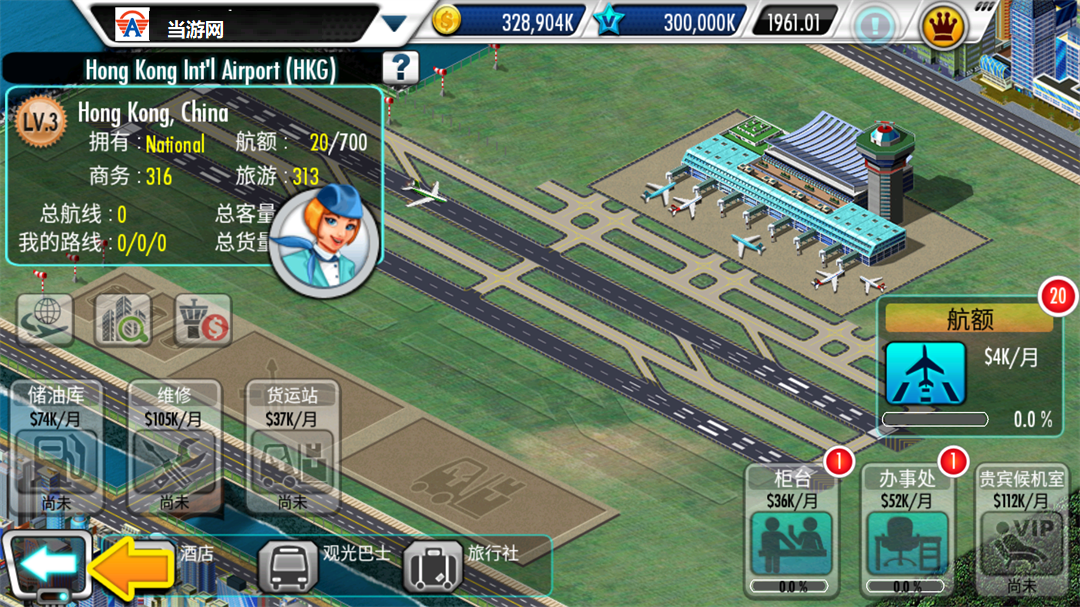The width and height of the screenshot is (1080, 607).
Task: Open the city buildings search icon
Action: pos(123,320)
